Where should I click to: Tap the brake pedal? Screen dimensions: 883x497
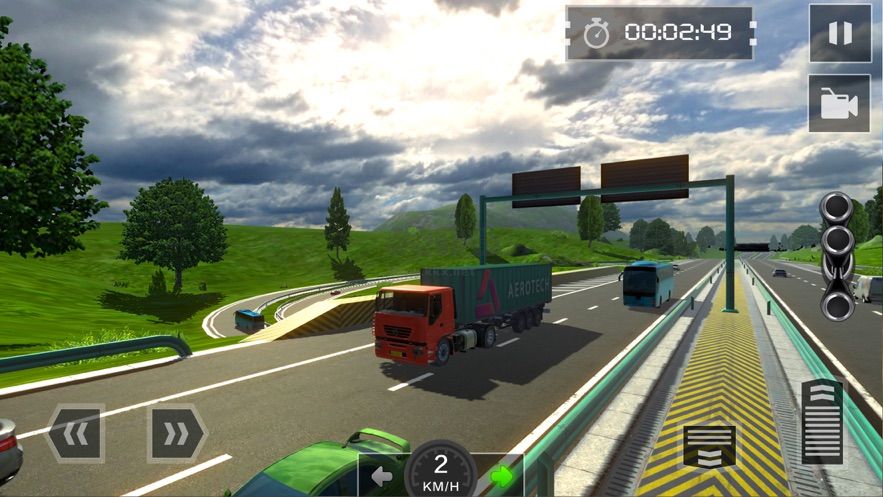click(x=709, y=446)
